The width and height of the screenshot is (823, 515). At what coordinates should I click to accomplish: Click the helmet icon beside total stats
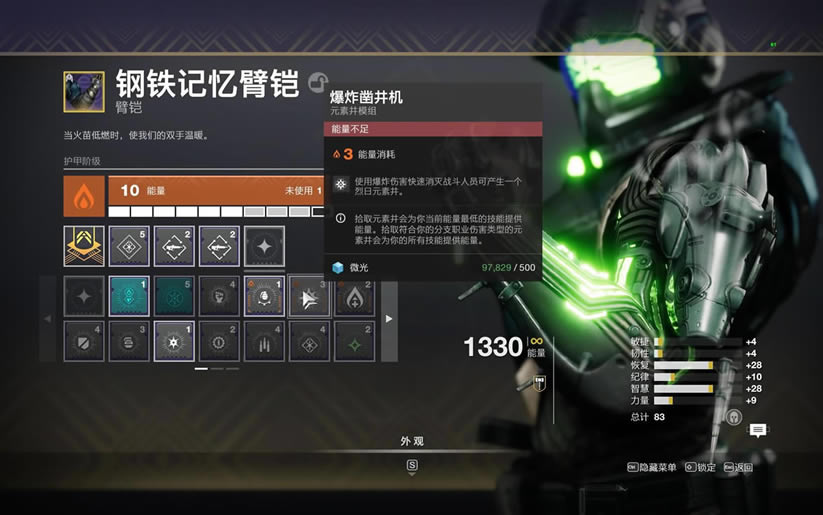[733, 416]
